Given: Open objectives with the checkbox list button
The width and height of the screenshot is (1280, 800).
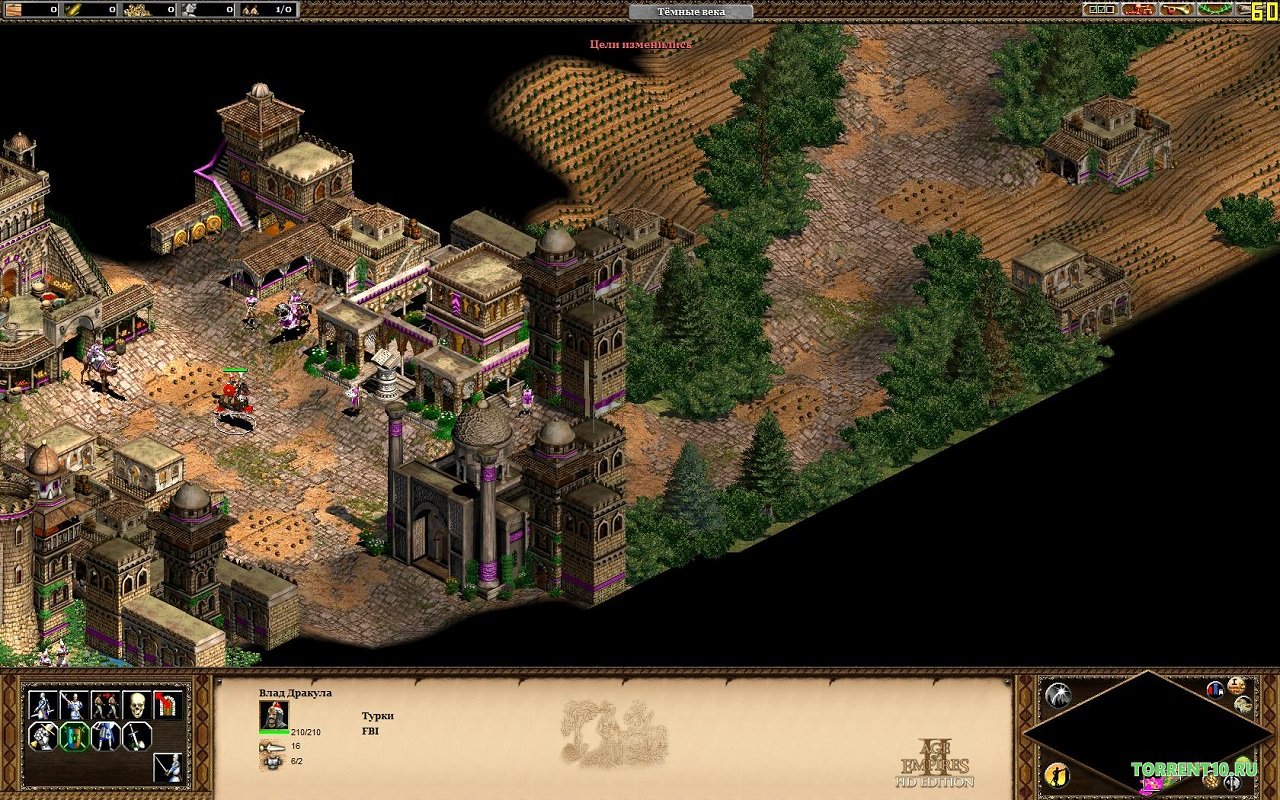Looking at the screenshot, I should coord(1102,9).
